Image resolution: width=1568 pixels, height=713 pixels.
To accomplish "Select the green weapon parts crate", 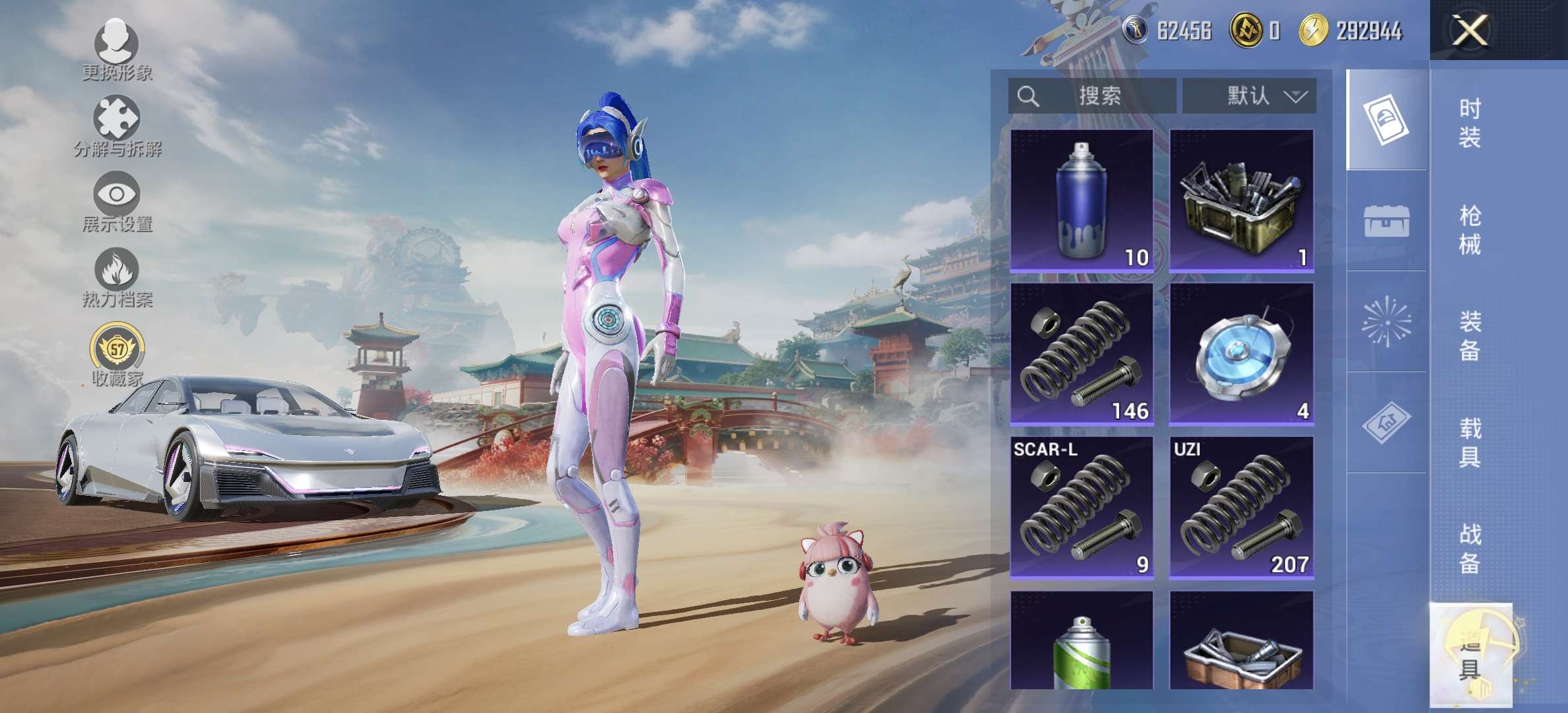I will coord(1241,201).
